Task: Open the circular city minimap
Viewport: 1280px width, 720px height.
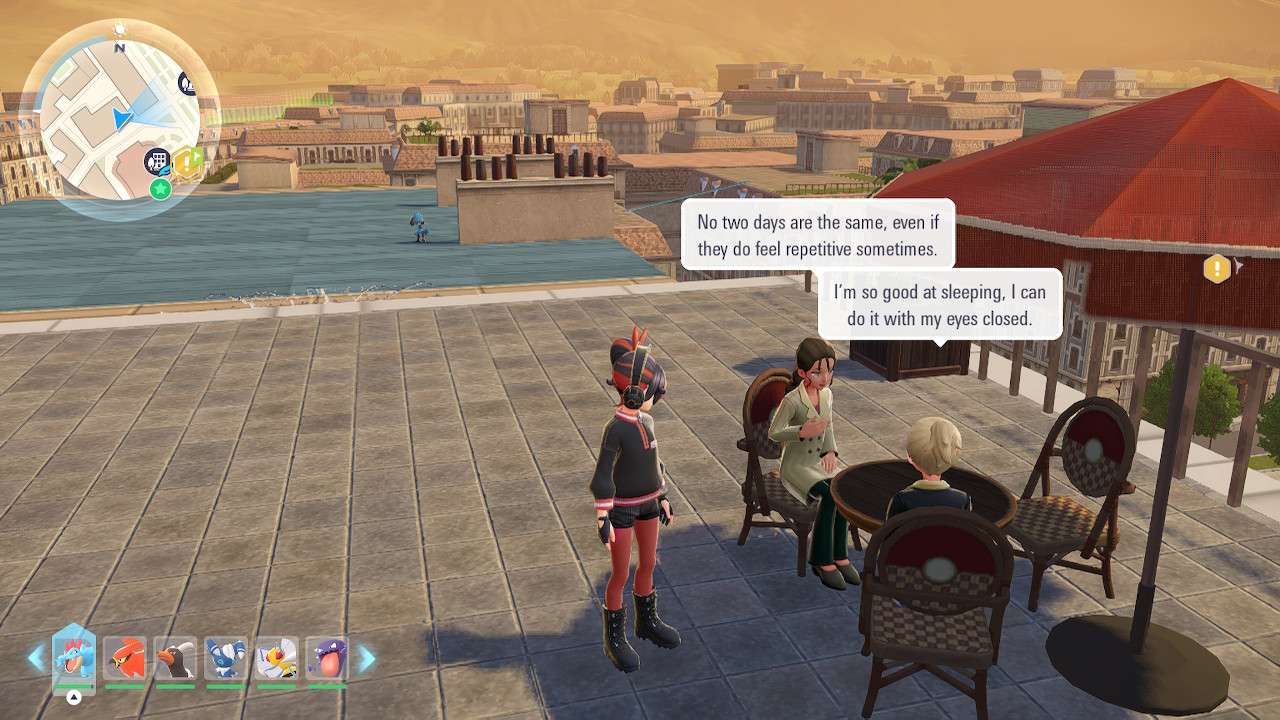Action: [x=119, y=120]
